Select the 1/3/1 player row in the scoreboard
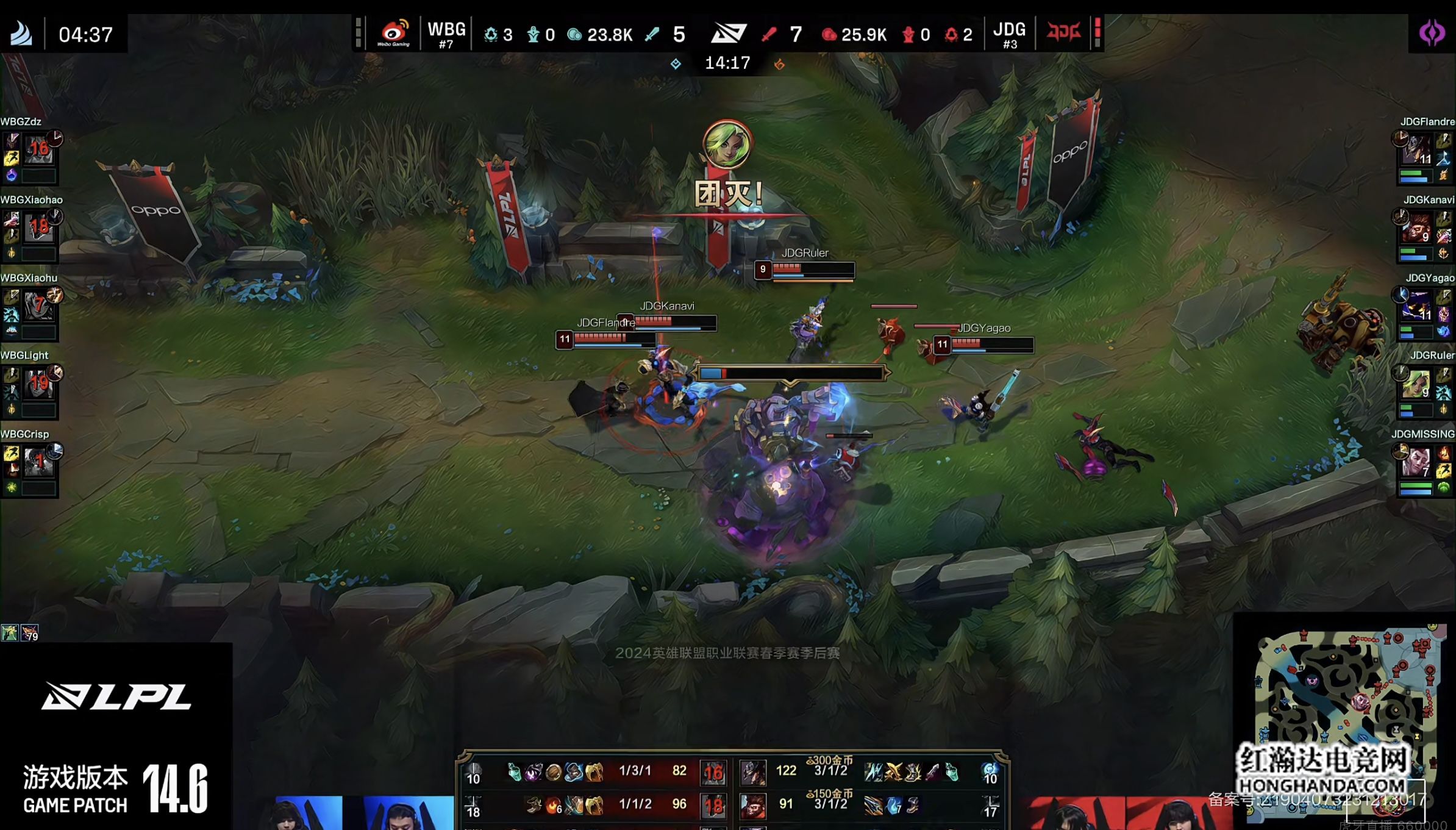This screenshot has width=1456, height=830. [634, 771]
